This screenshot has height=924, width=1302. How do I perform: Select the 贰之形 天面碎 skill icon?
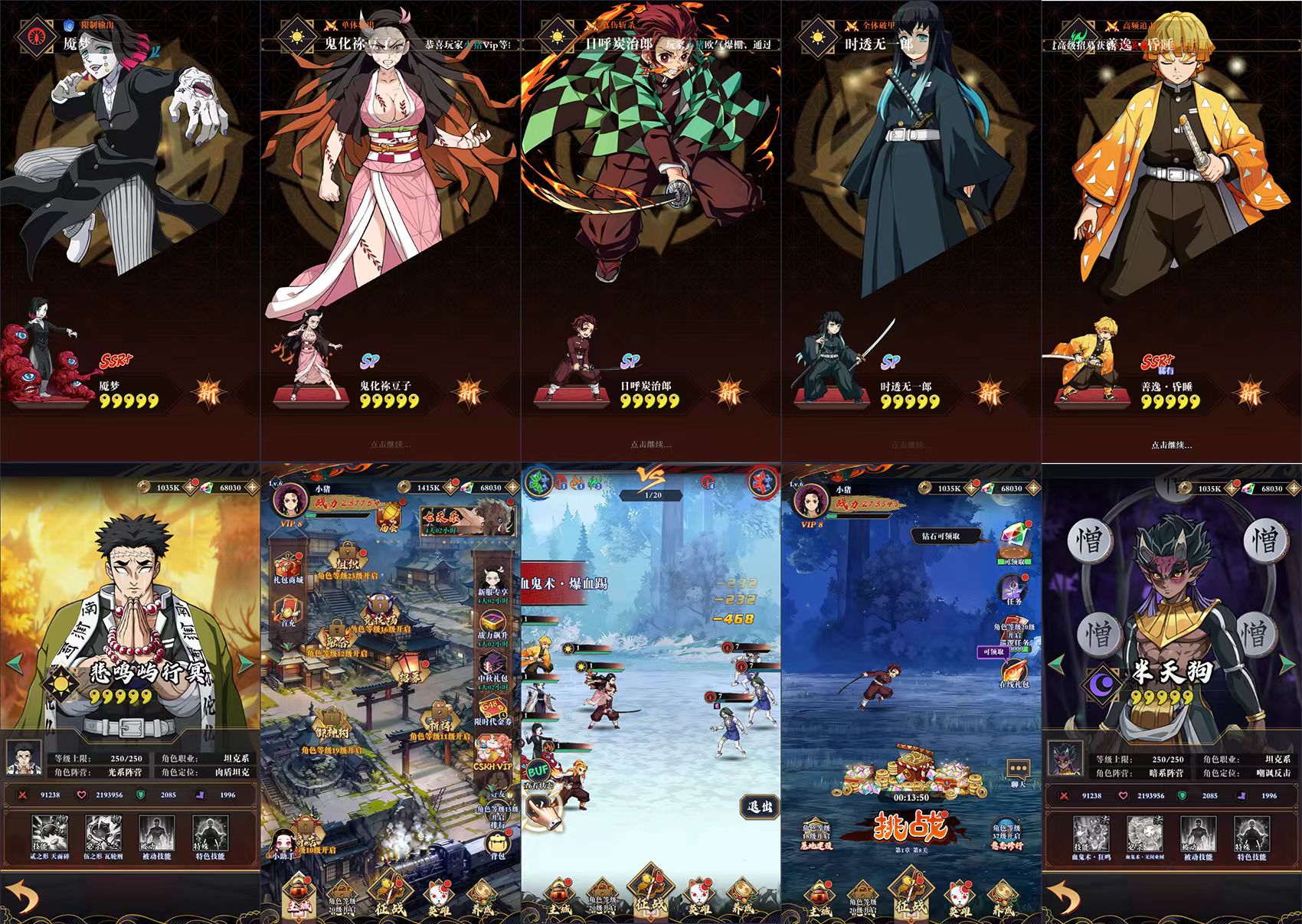pos(49,833)
